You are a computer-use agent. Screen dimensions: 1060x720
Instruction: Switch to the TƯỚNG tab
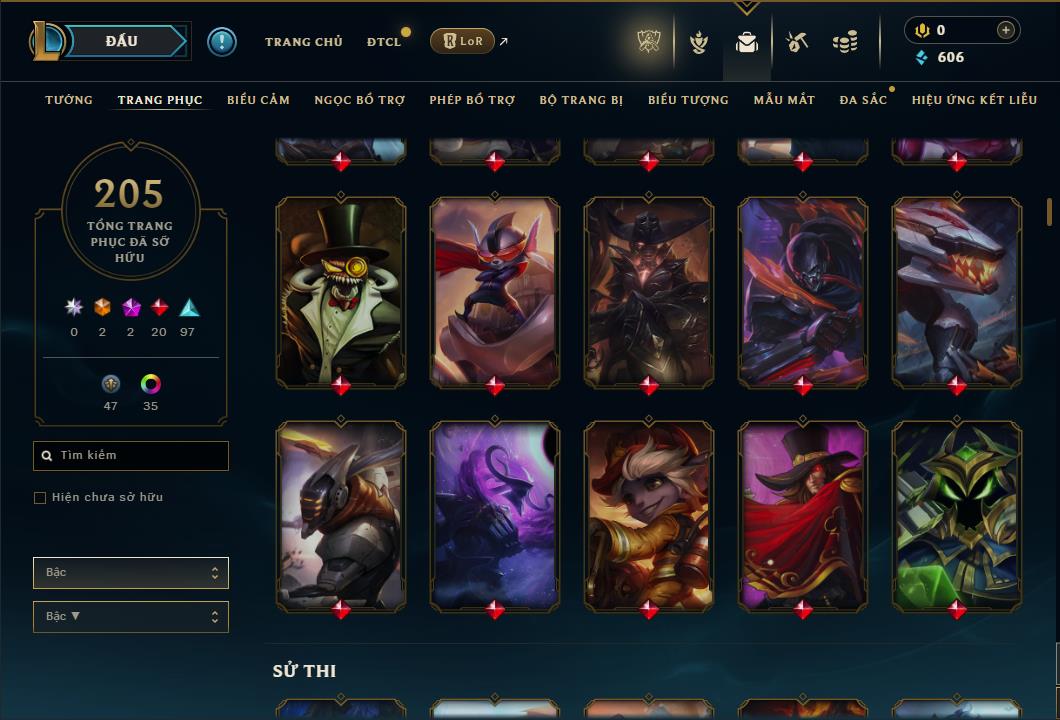click(69, 100)
